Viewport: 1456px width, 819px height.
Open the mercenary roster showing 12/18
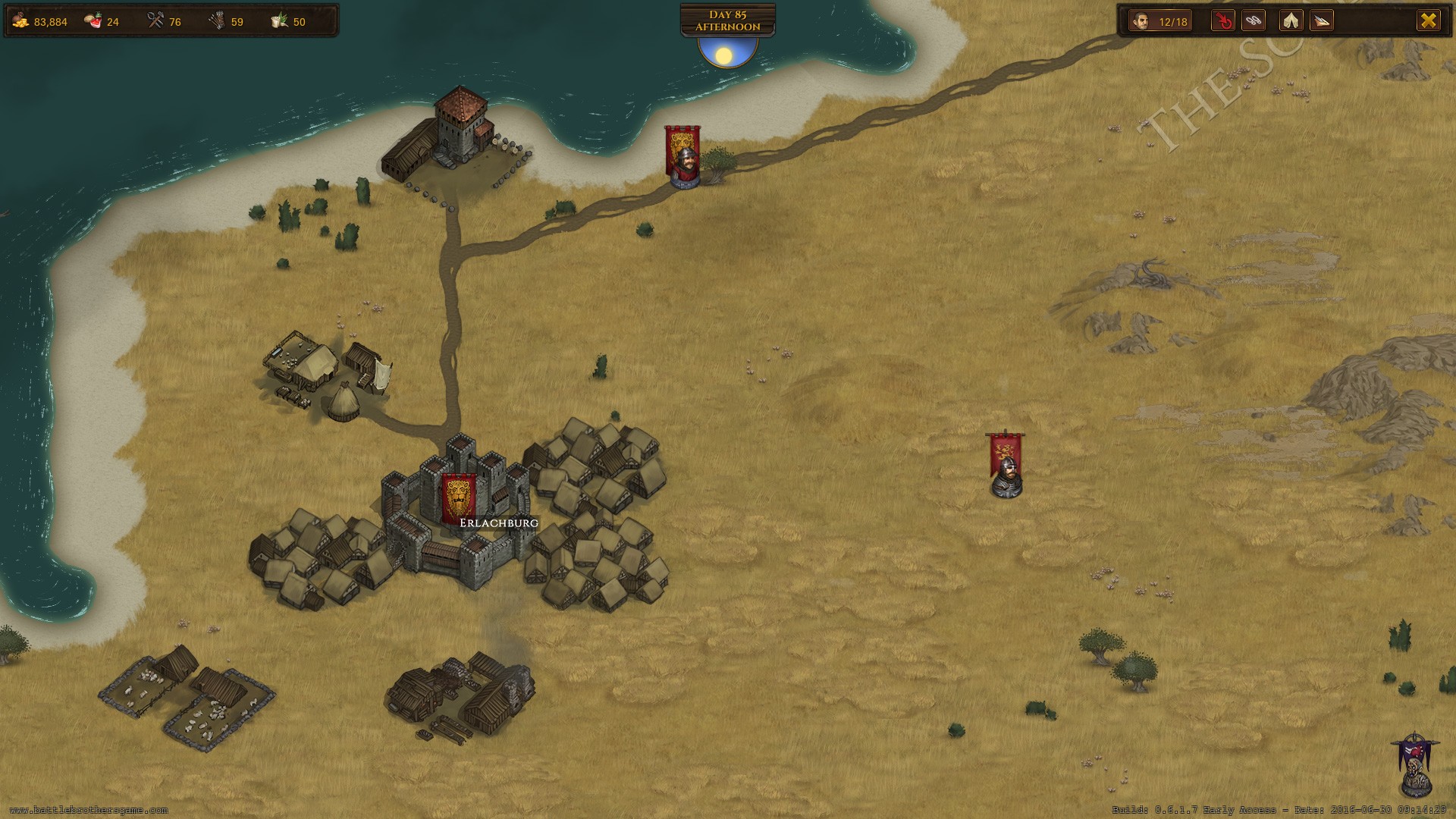click(x=1159, y=21)
